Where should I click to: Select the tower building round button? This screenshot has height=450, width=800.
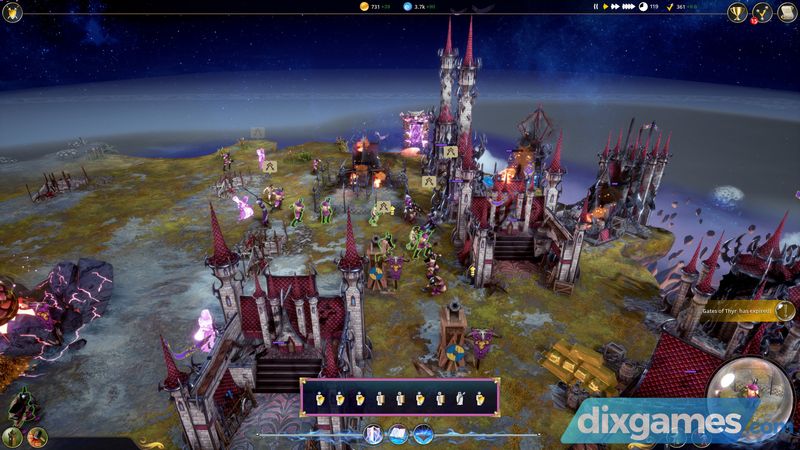[x=13, y=436]
